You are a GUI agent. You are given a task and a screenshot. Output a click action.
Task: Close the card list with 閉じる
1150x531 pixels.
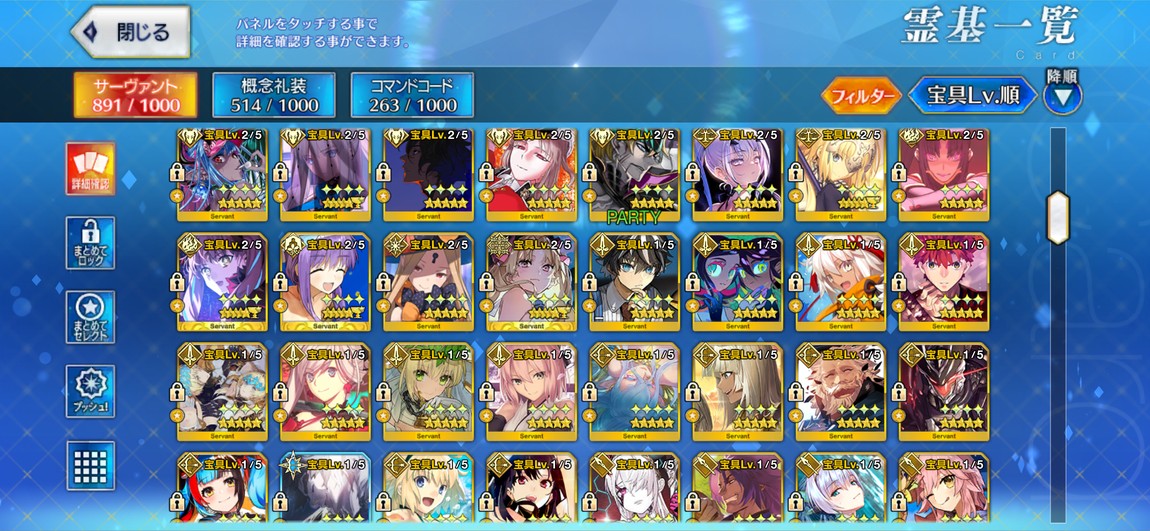131,32
